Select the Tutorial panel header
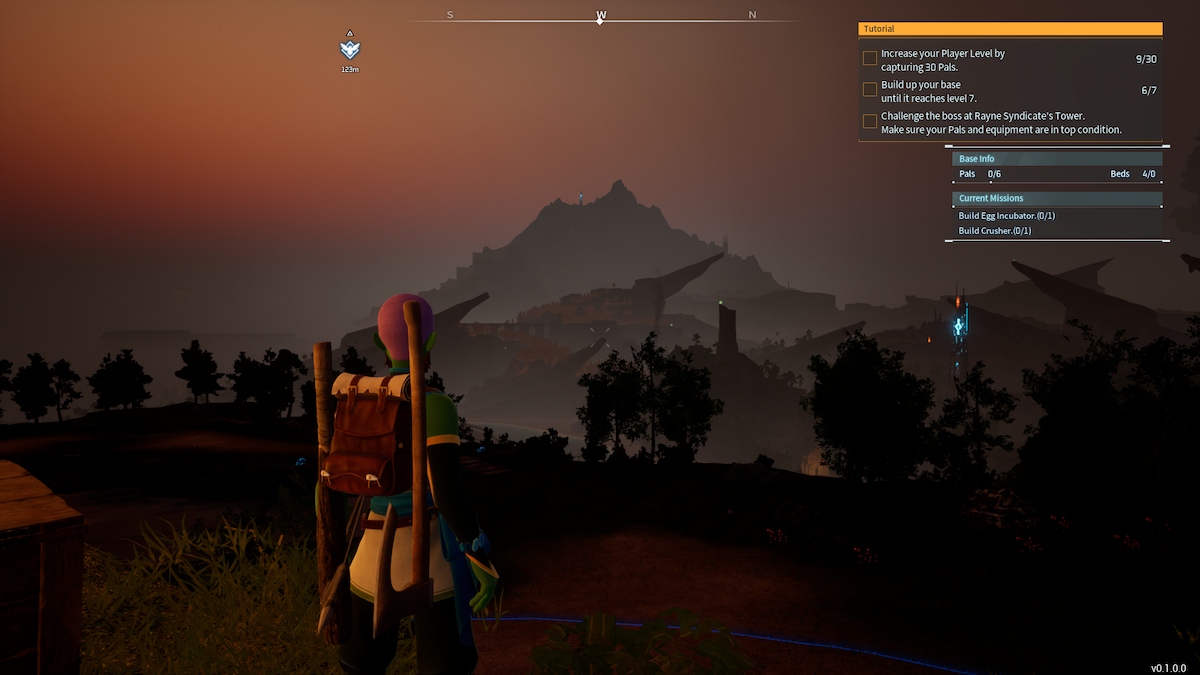 (1010, 29)
